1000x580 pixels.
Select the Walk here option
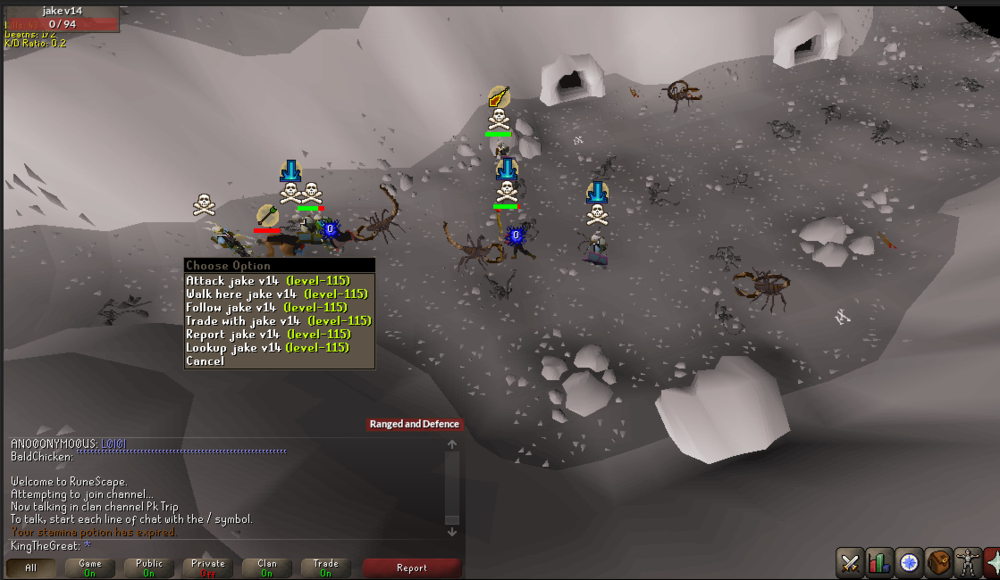tap(276, 294)
